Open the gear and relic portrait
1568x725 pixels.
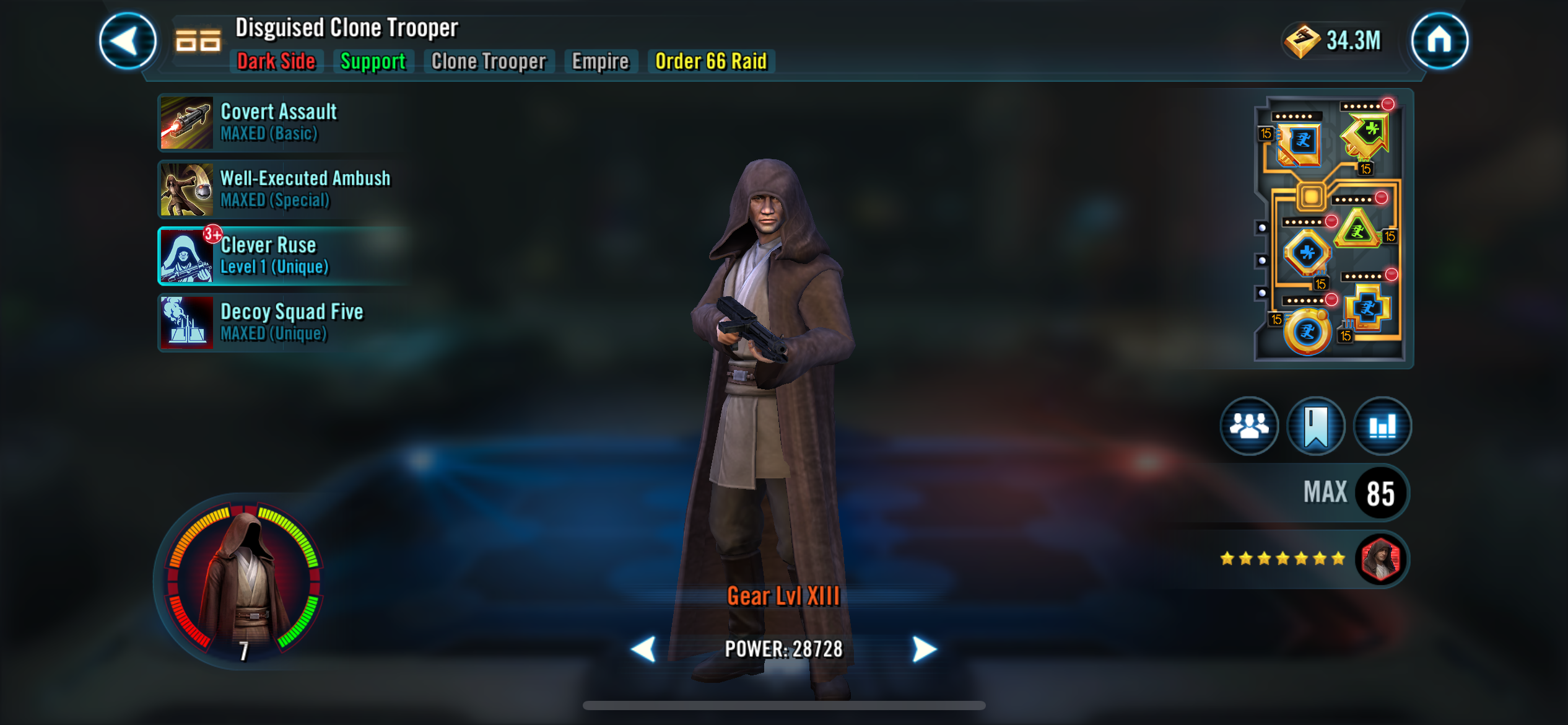tap(243, 582)
